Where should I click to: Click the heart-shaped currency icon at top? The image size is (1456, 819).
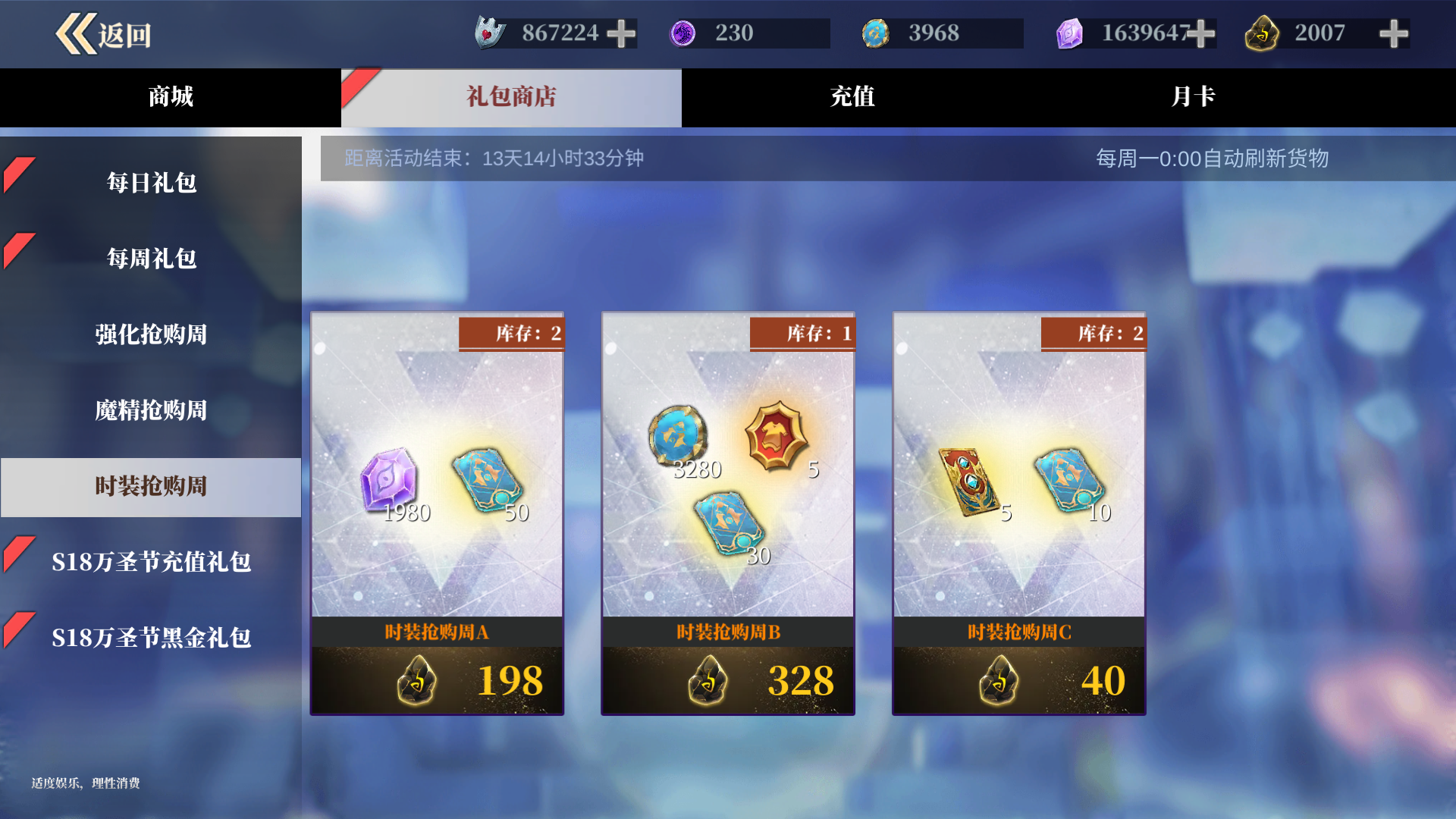point(490,33)
